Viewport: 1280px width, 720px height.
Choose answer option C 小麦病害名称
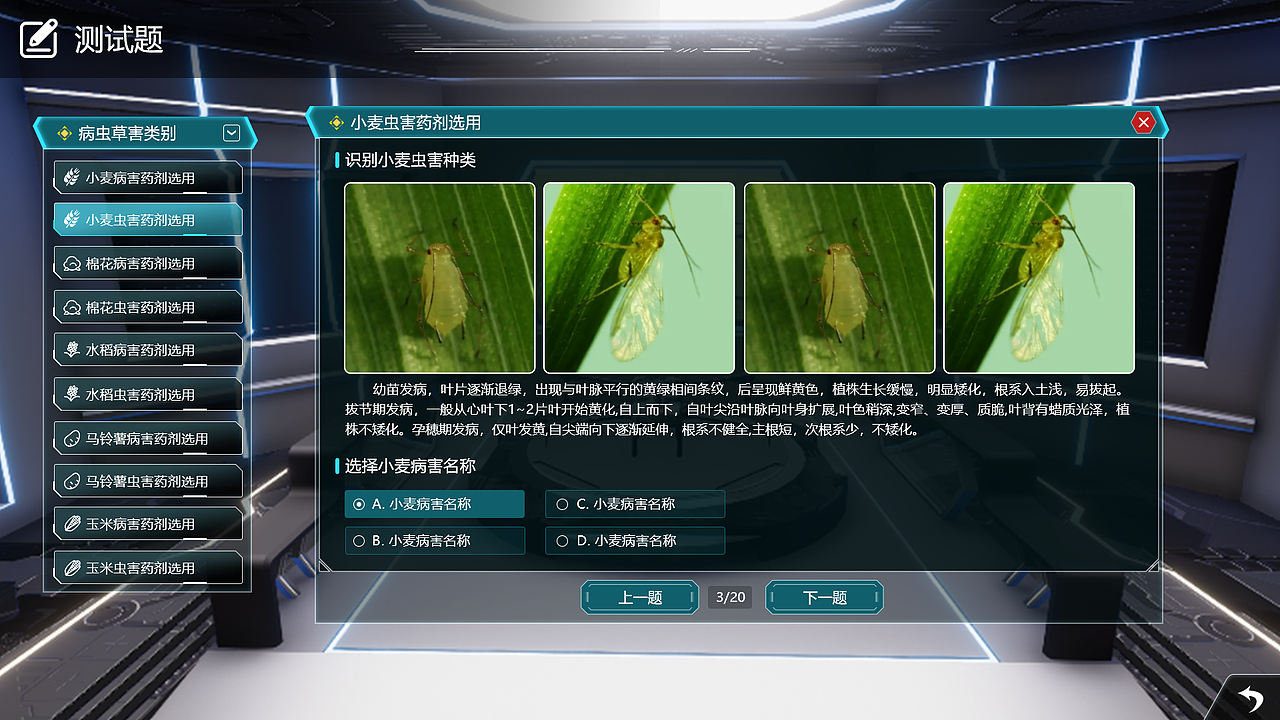point(634,504)
